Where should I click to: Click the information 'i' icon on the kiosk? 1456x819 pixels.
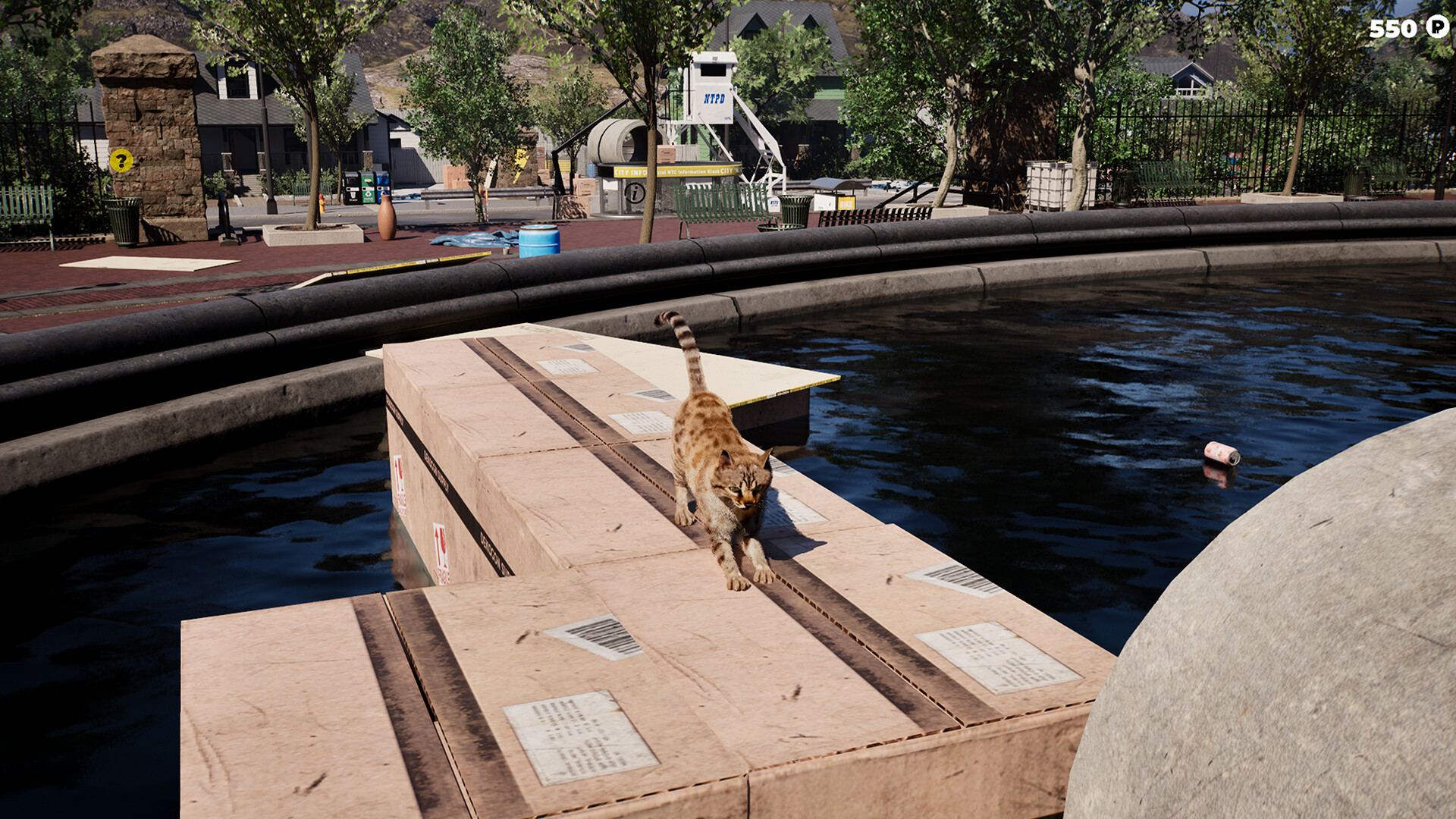point(634,193)
